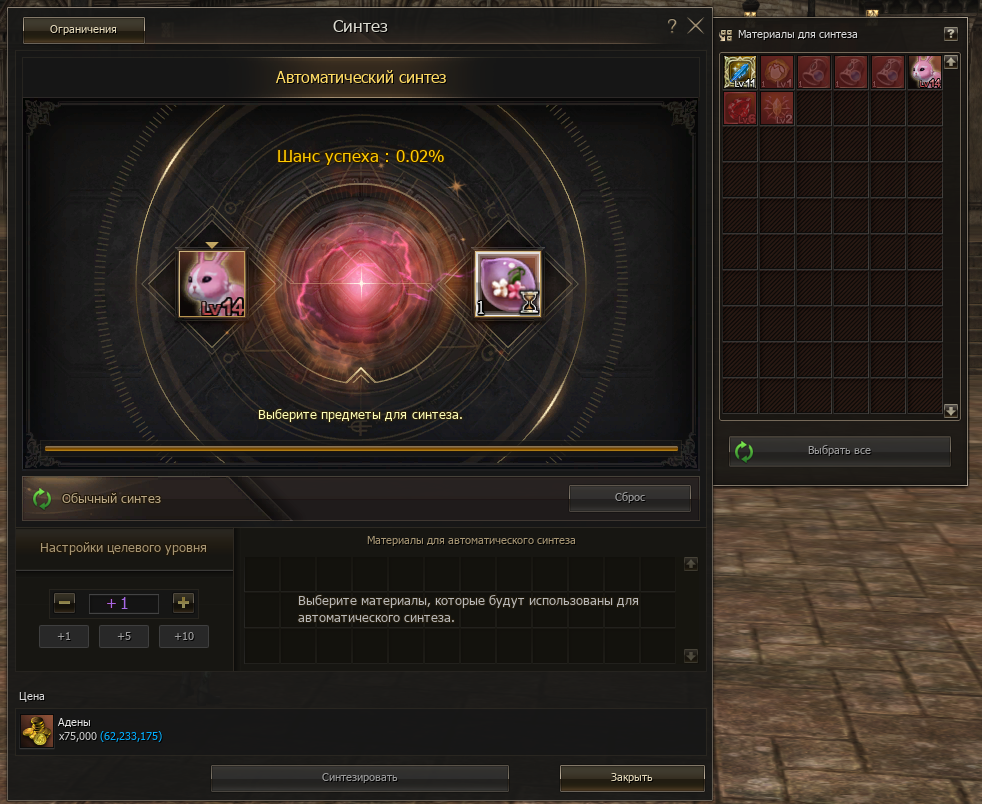Select the pink rabbit Lv14 synthesis slot
982x804 pixels.
pyautogui.click(x=211, y=284)
